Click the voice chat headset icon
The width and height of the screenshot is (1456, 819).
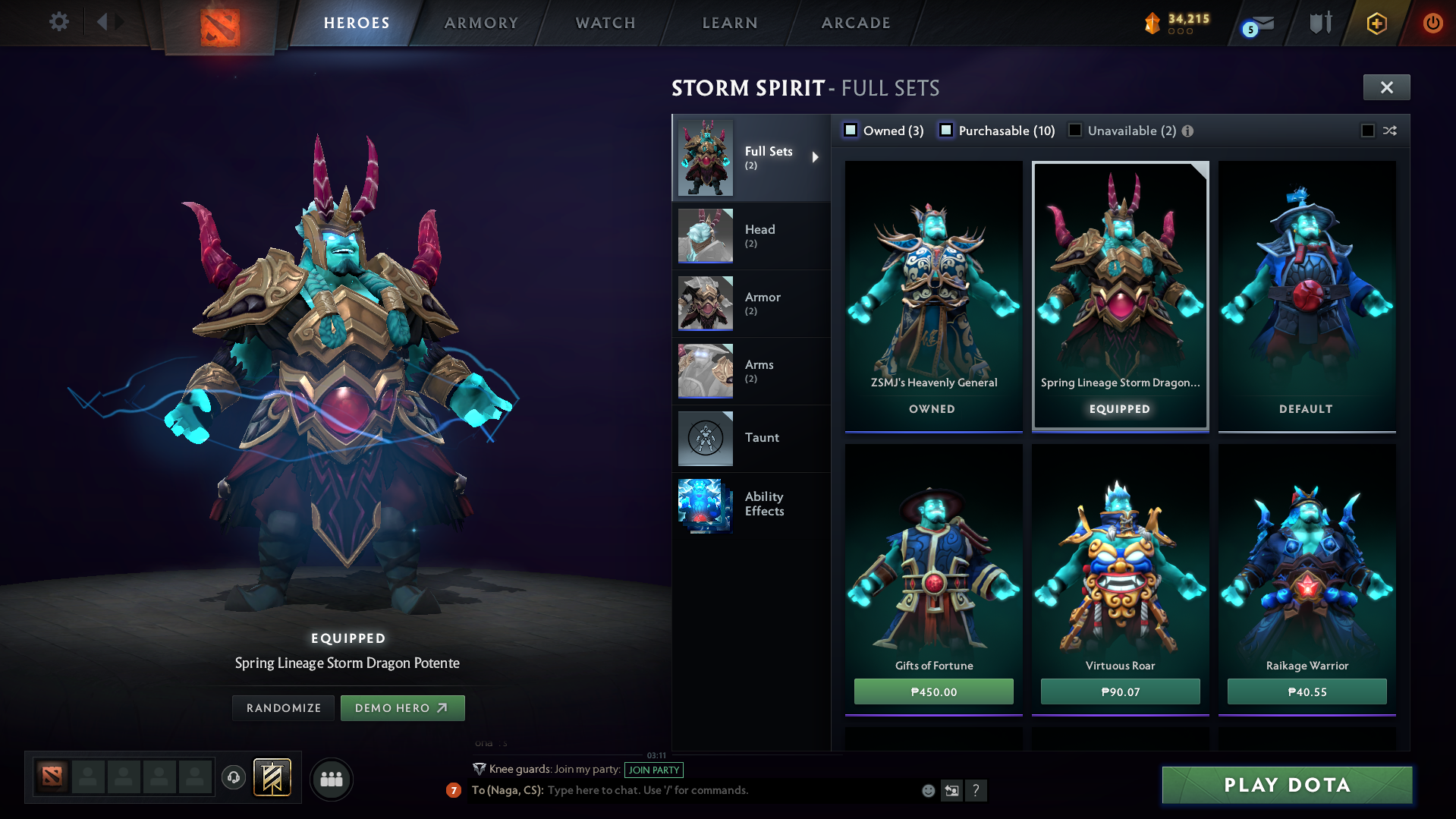click(233, 779)
